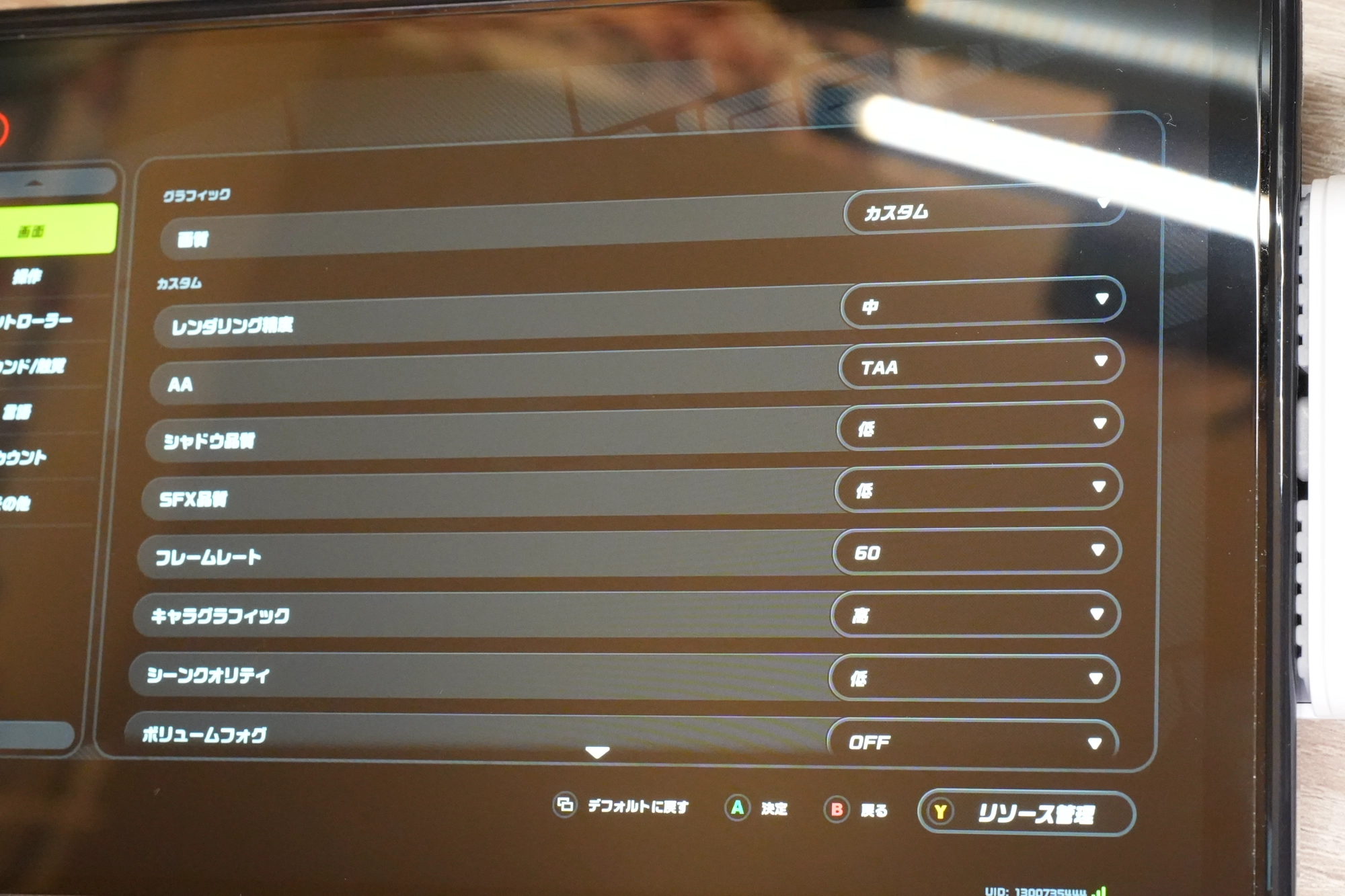Switch to the その他 settings tab
Viewport: 1345px width, 896px height.
tap(16, 503)
